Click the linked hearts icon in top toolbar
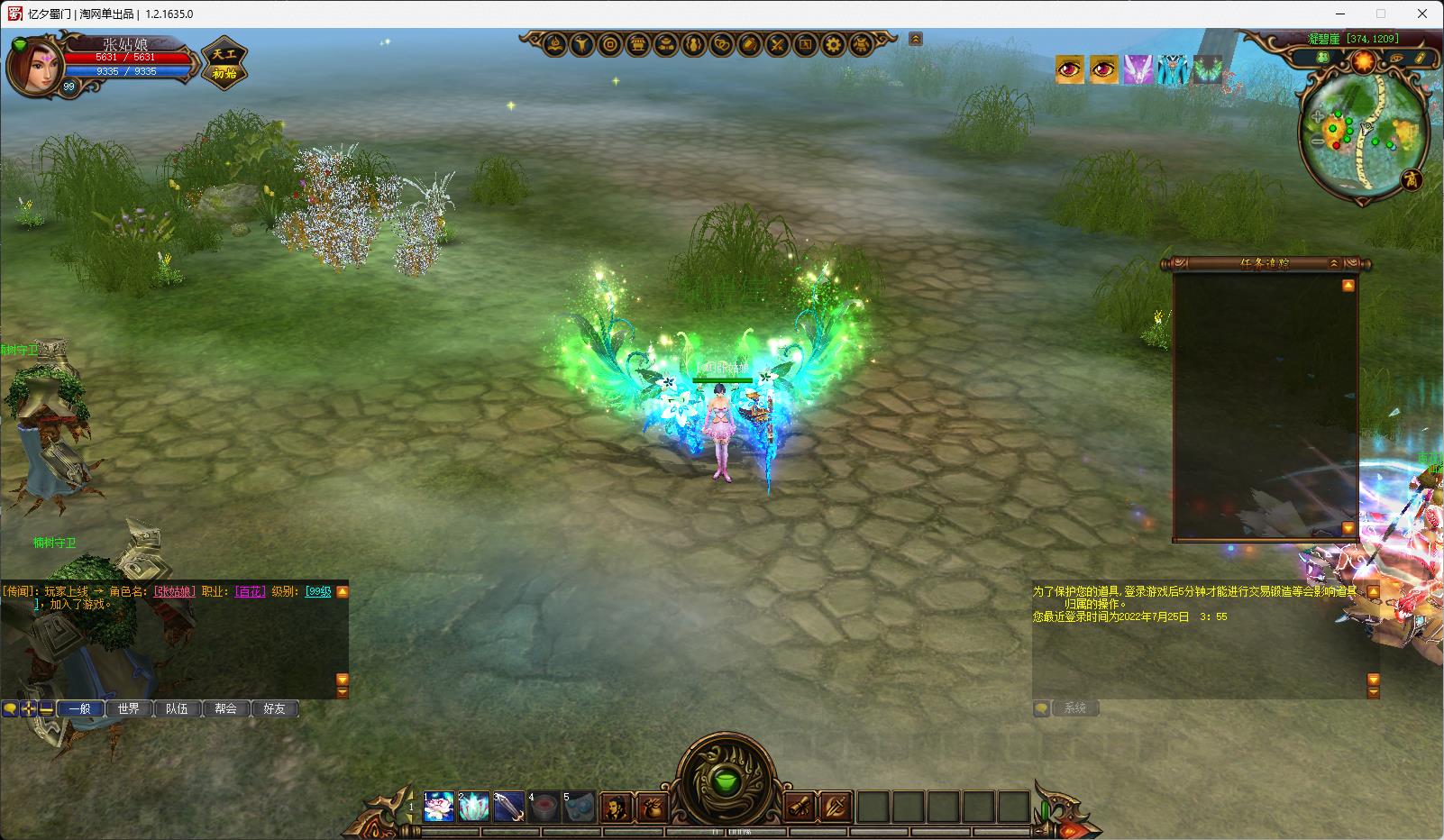The height and width of the screenshot is (840, 1444). [722, 44]
